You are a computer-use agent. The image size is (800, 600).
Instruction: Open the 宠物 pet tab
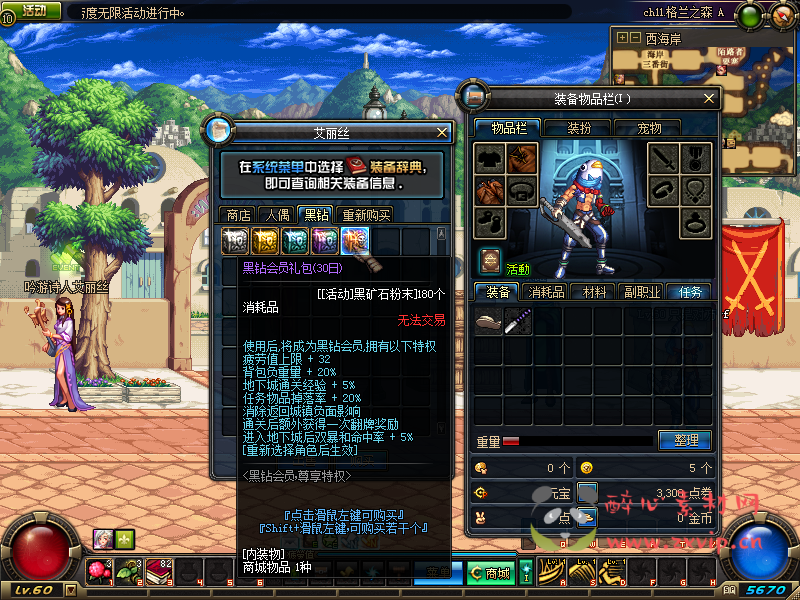[x=650, y=128]
